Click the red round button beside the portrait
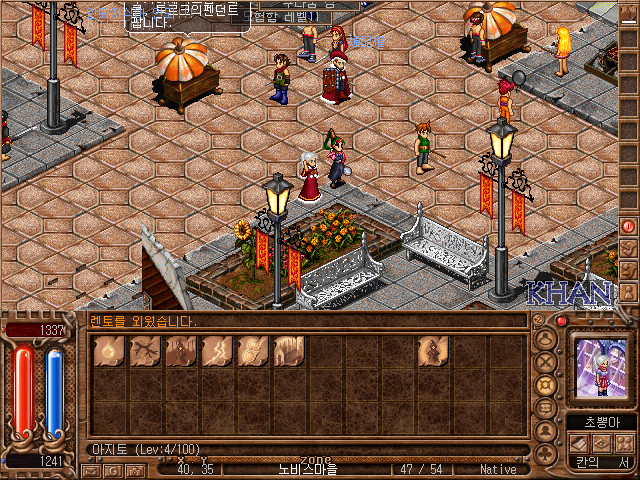 561,321
